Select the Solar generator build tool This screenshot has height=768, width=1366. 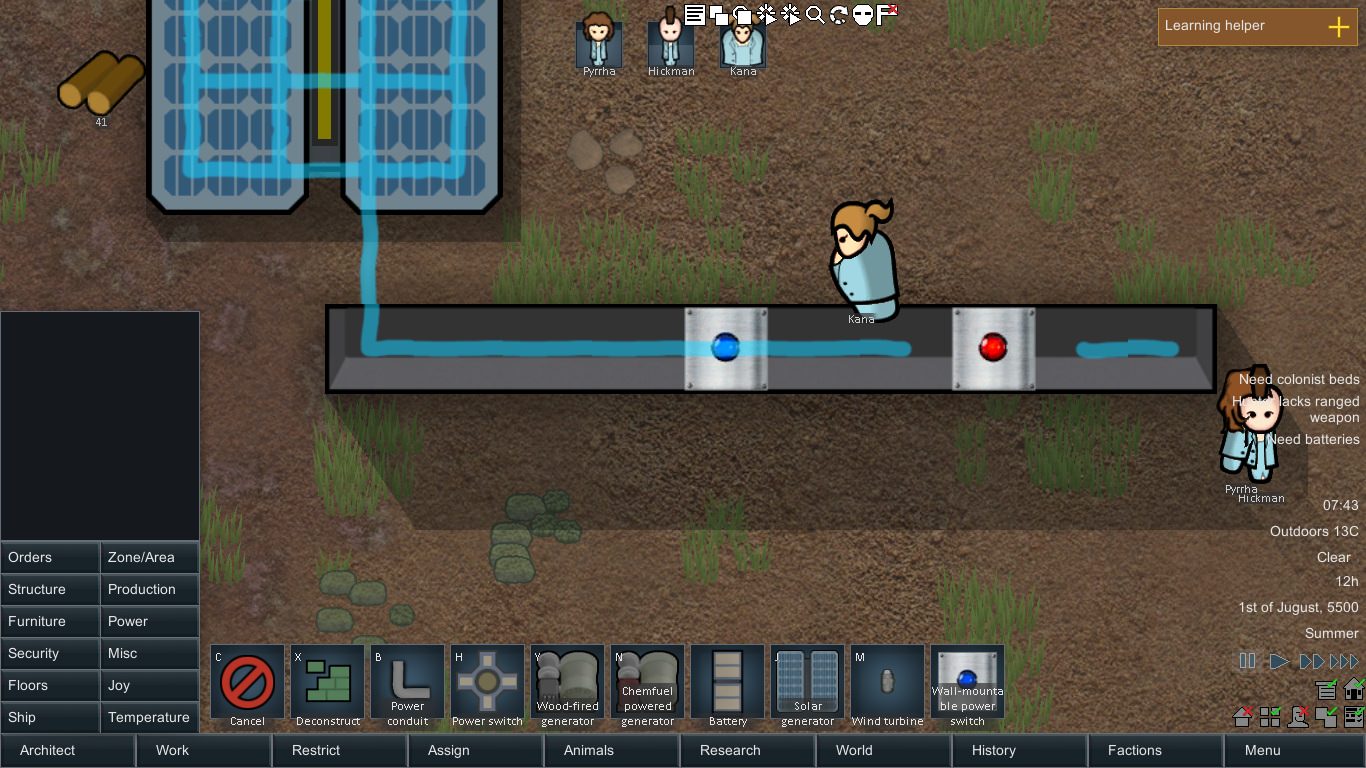(x=807, y=684)
